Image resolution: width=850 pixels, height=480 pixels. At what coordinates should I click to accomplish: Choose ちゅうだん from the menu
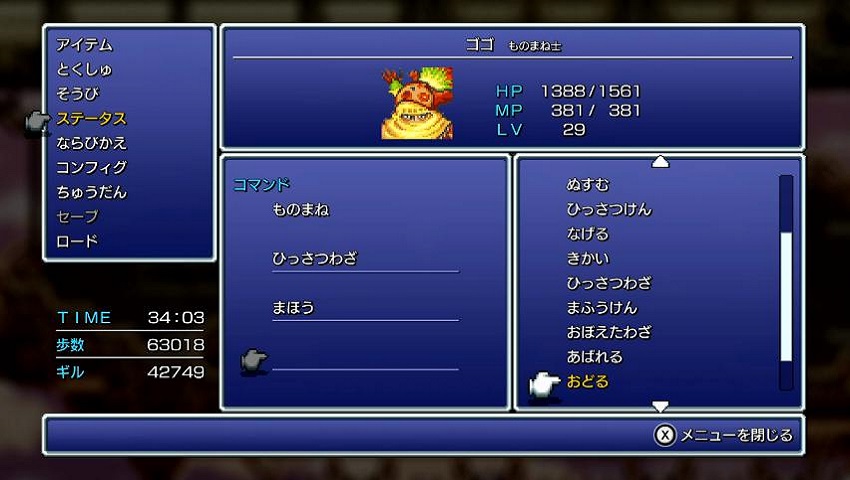pos(91,192)
